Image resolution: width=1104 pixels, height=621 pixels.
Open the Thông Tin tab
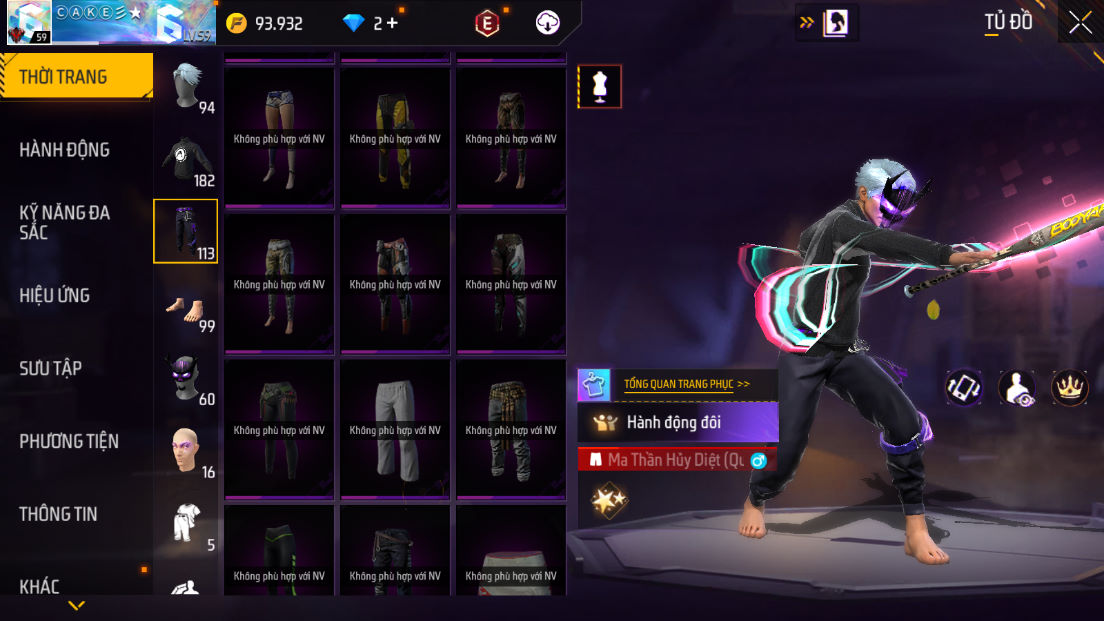pos(58,514)
